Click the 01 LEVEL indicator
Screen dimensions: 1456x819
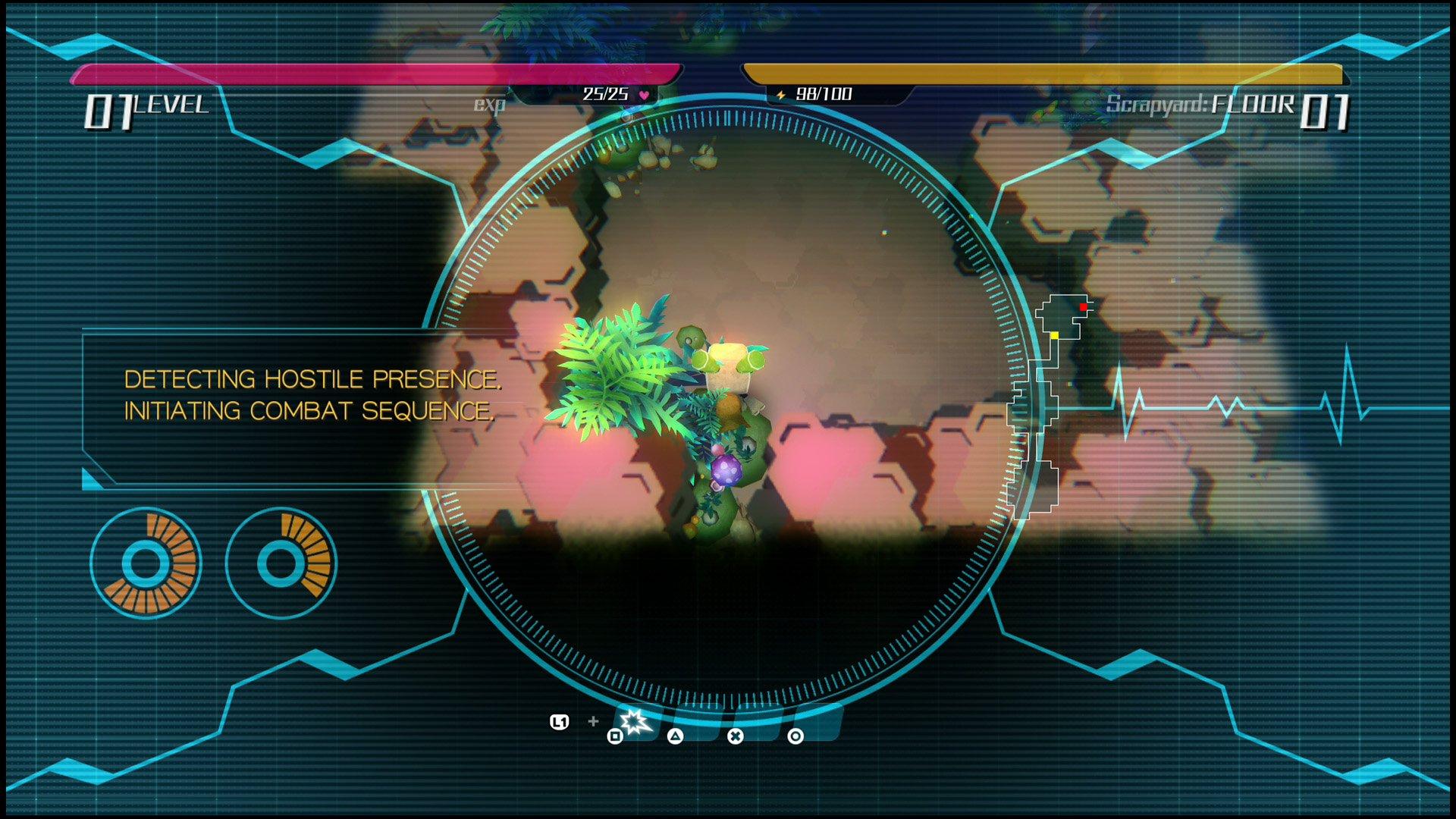click(x=144, y=106)
